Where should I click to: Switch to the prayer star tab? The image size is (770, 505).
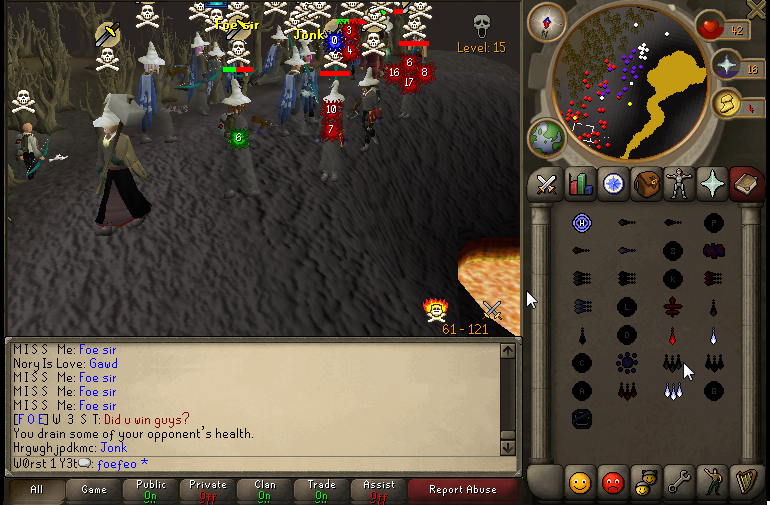click(x=712, y=184)
